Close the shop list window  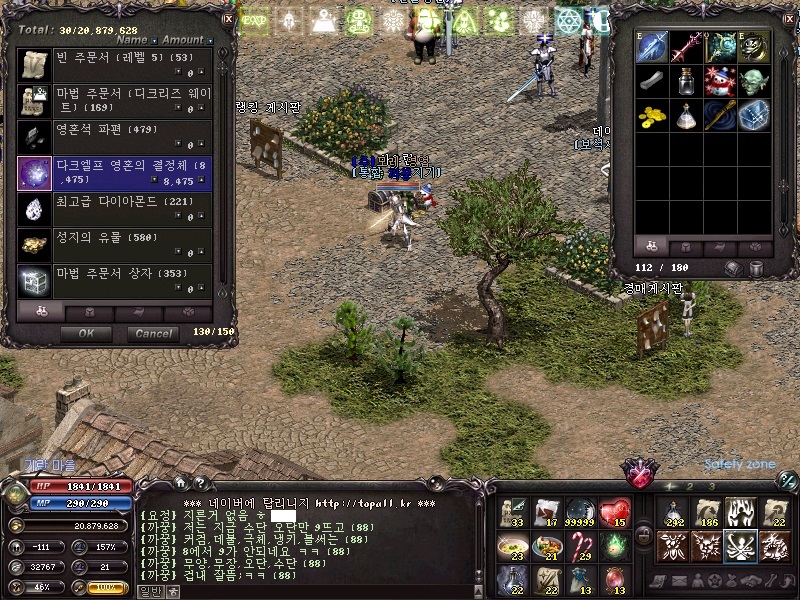[228, 18]
